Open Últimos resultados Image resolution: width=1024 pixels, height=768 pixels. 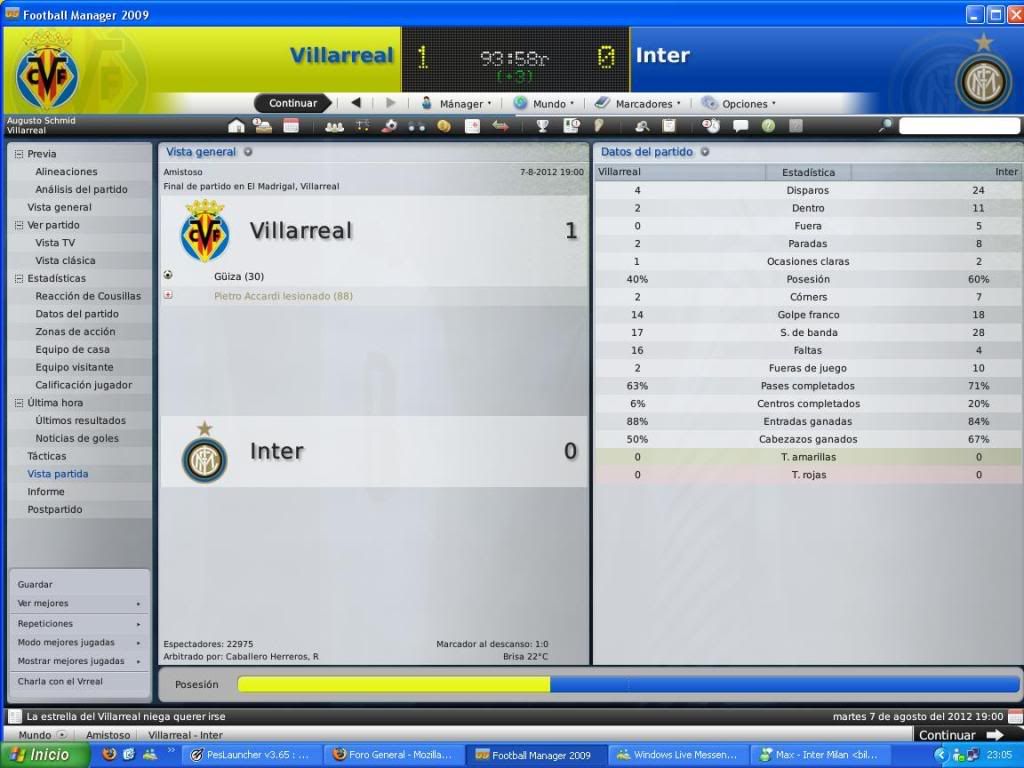[x=80, y=421]
